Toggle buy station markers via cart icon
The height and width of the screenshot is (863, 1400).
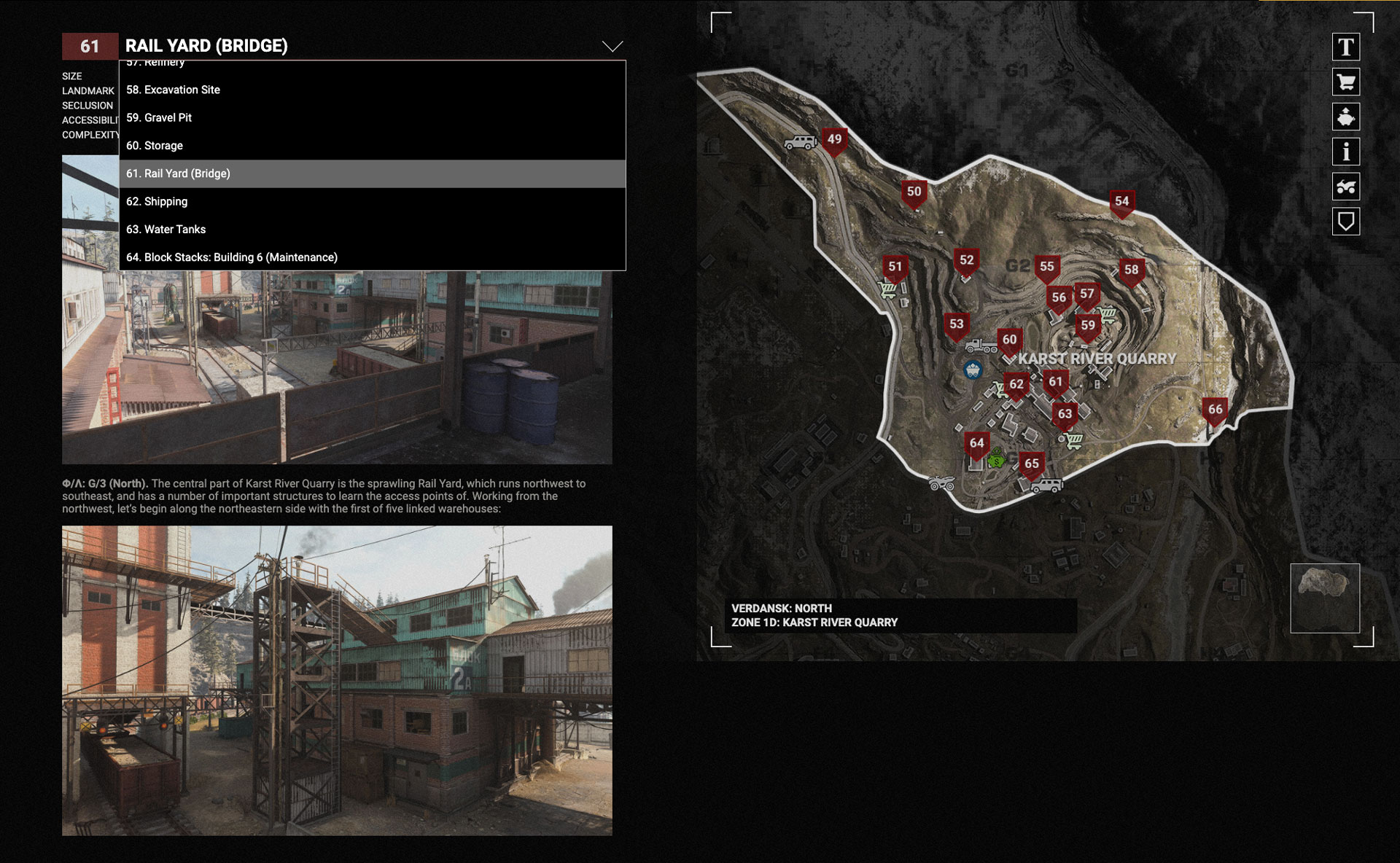(1346, 82)
